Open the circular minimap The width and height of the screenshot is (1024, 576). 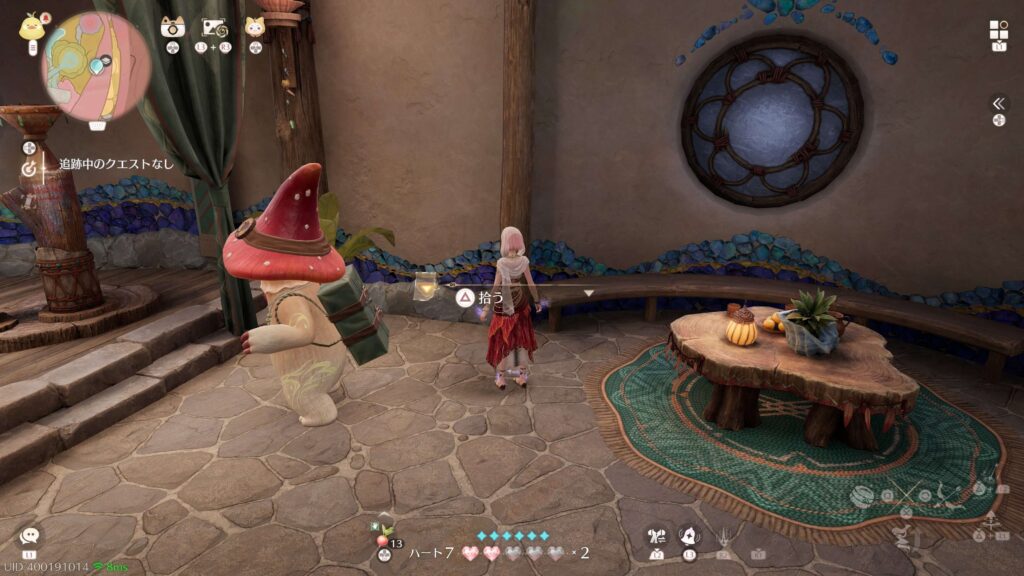coord(96,65)
